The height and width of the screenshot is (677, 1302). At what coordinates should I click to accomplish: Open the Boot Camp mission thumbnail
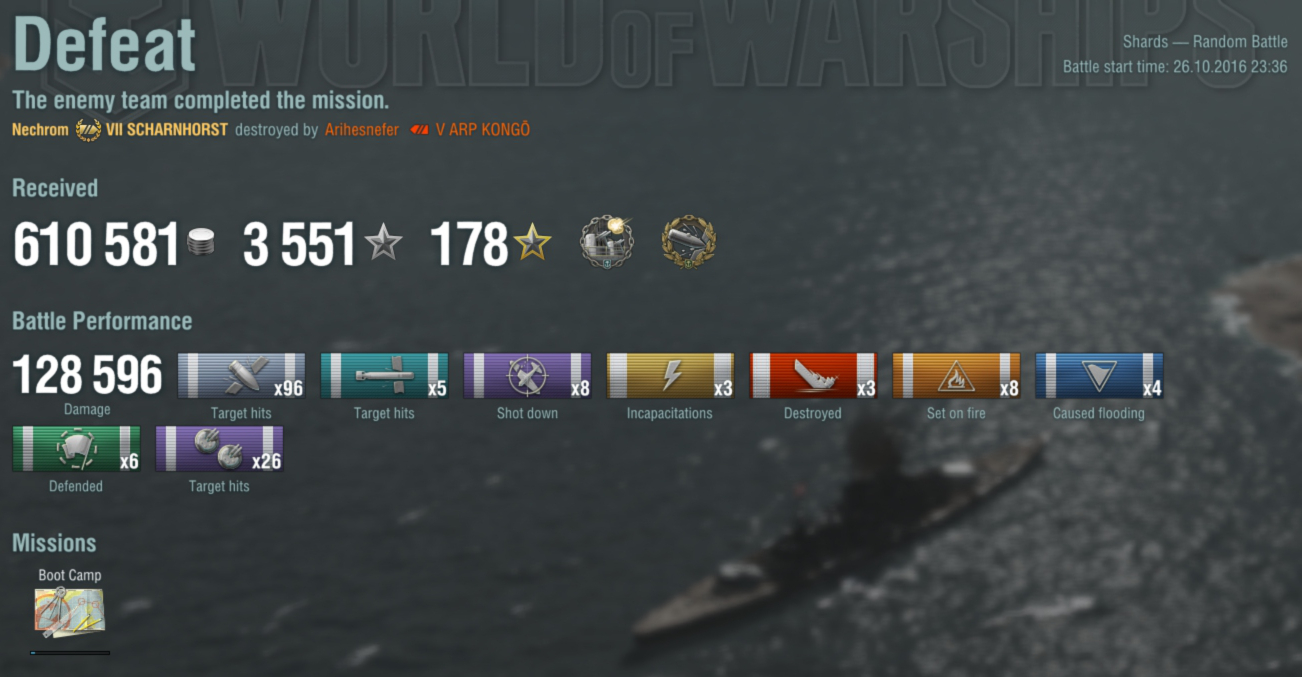click(x=69, y=612)
